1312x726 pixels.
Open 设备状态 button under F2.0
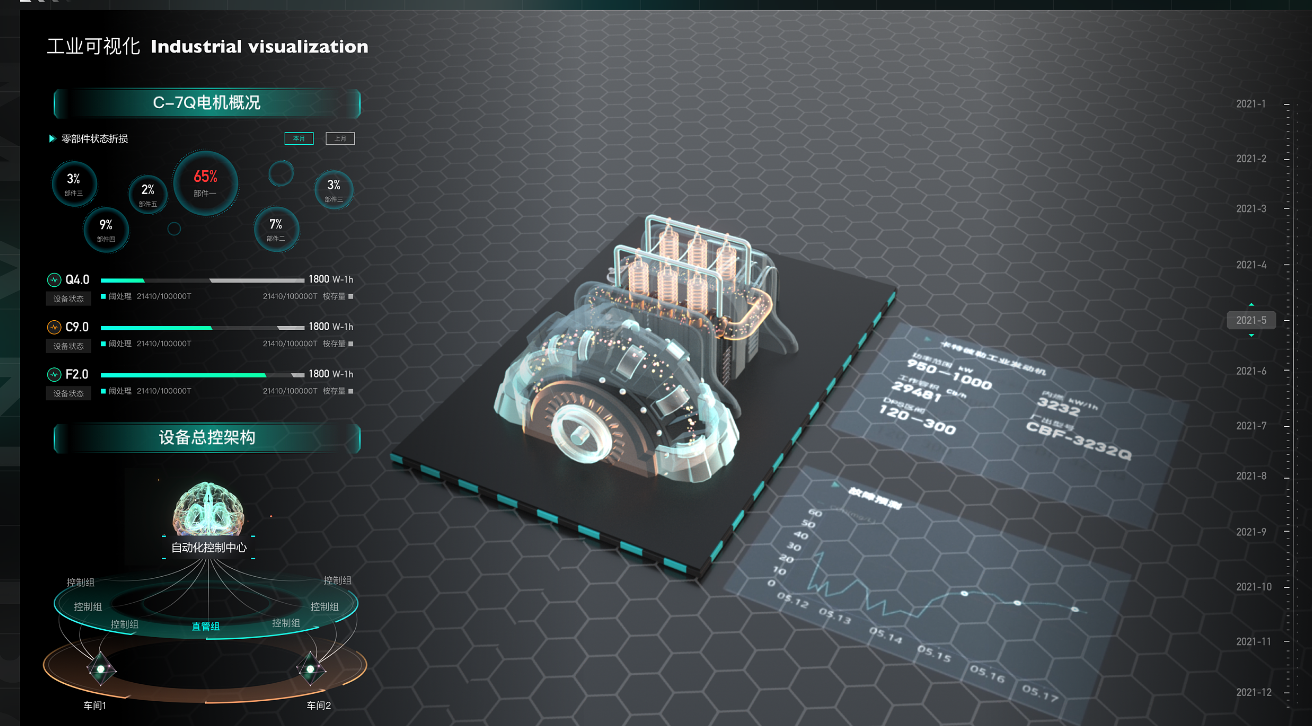point(70,393)
